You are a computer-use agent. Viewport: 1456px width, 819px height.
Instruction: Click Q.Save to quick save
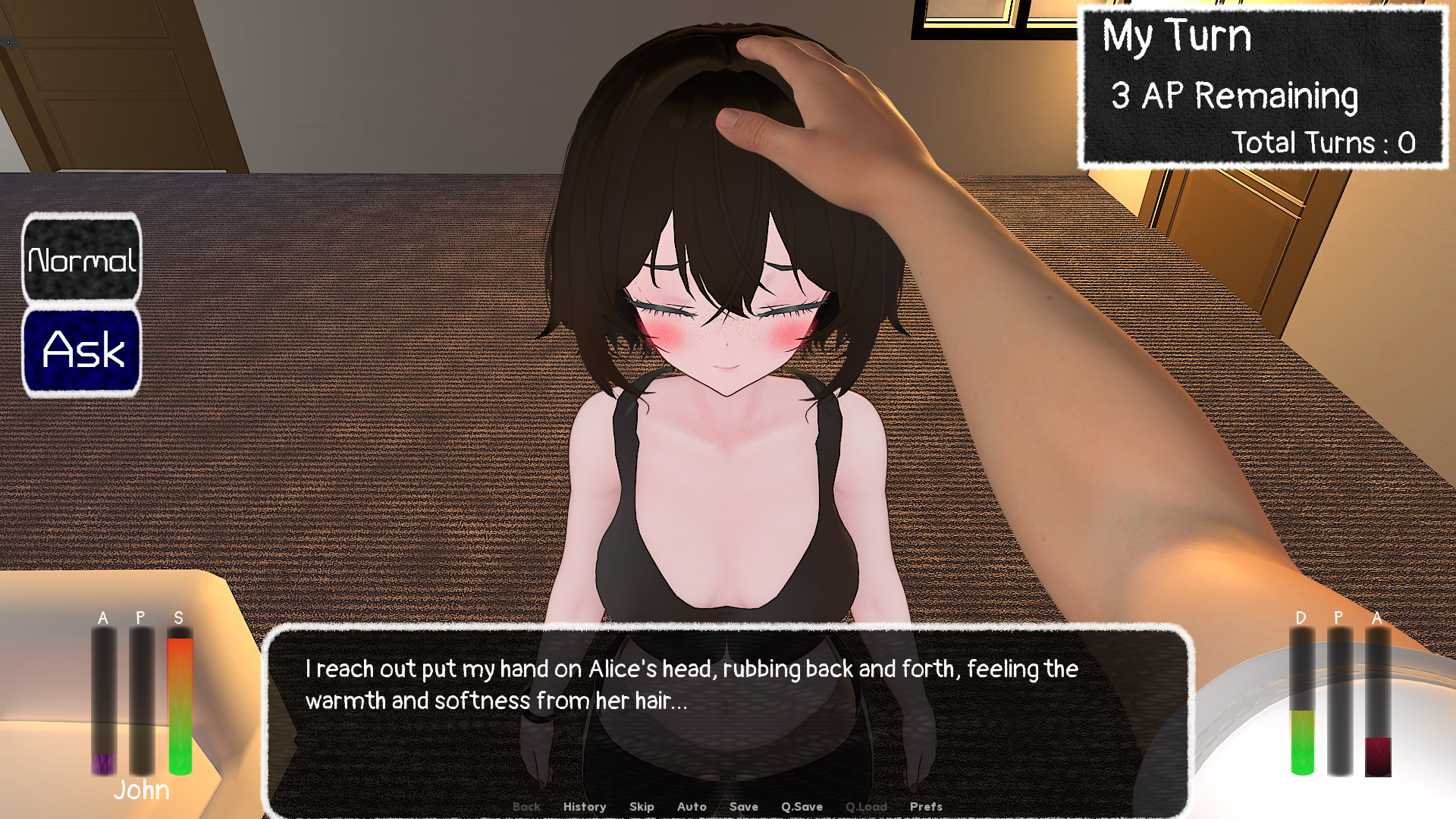[x=802, y=807]
